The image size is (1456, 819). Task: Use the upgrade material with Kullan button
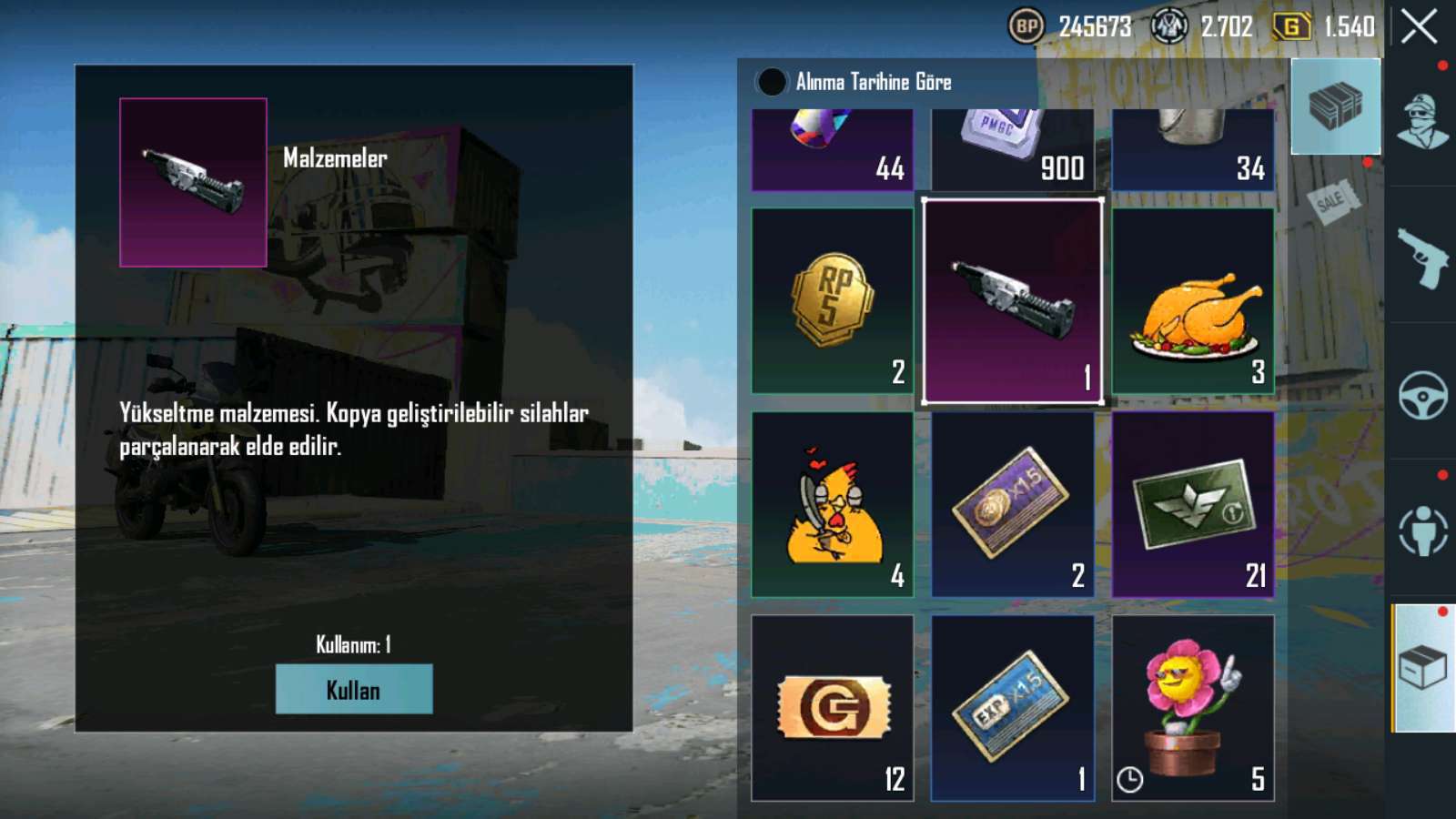coord(354,689)
